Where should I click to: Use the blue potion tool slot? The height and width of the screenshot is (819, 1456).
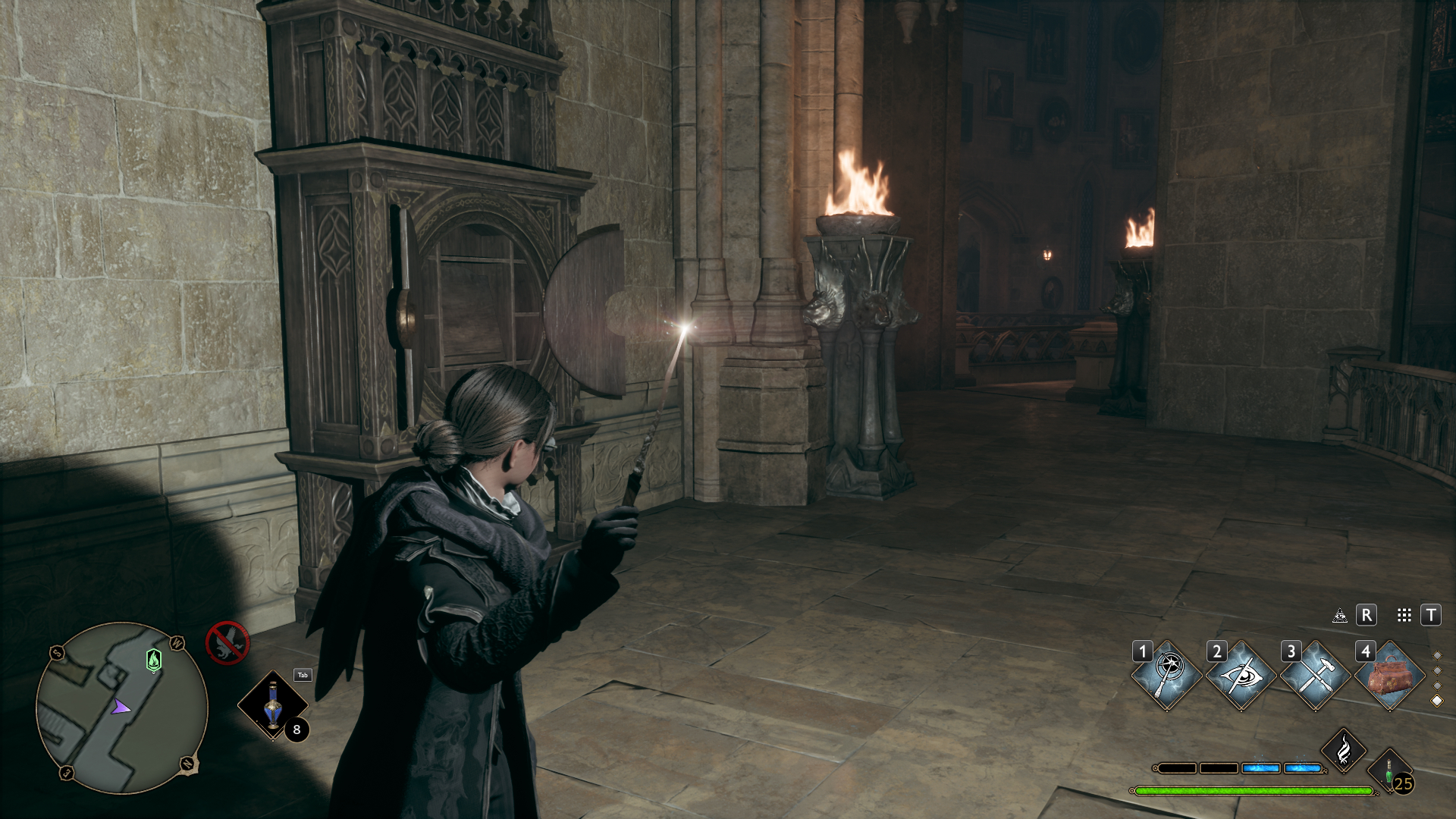tap(272, 706)
